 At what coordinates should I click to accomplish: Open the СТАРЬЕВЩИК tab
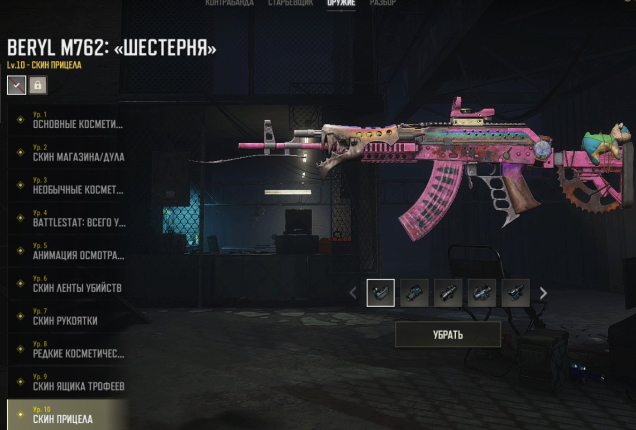tap(292, 4)
